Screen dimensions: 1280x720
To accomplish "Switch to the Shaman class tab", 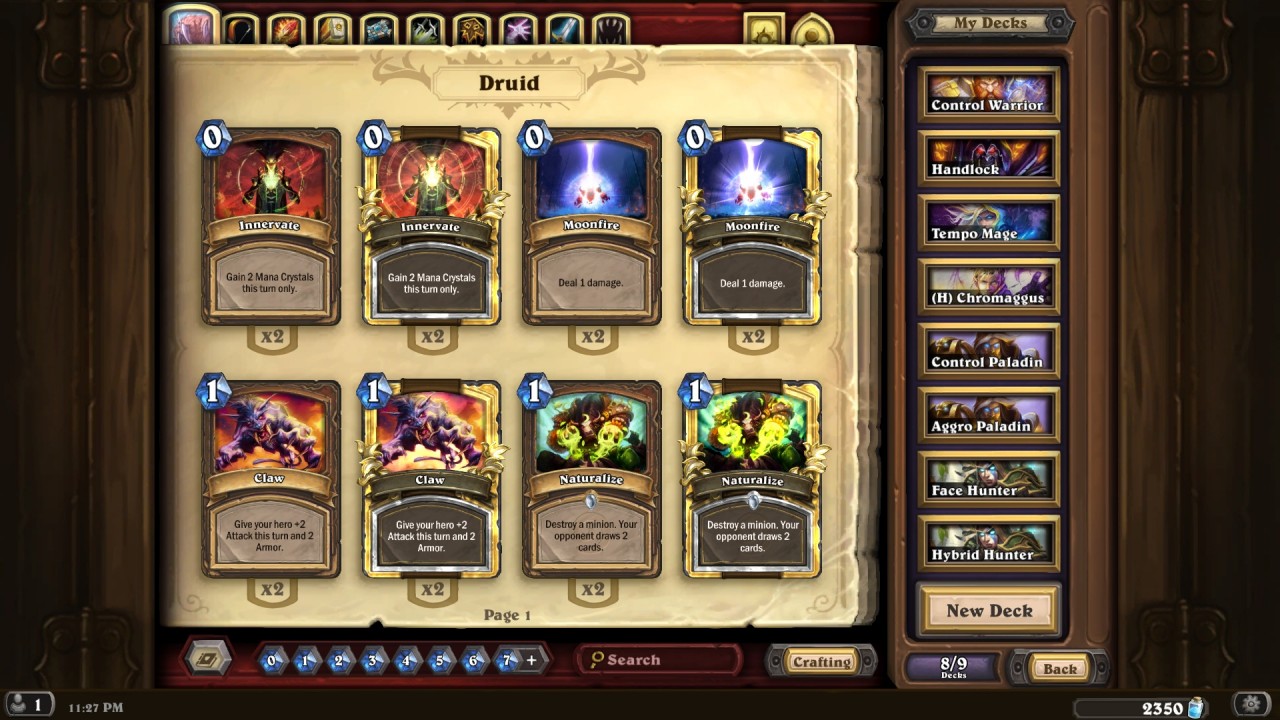I will point(474,25).
